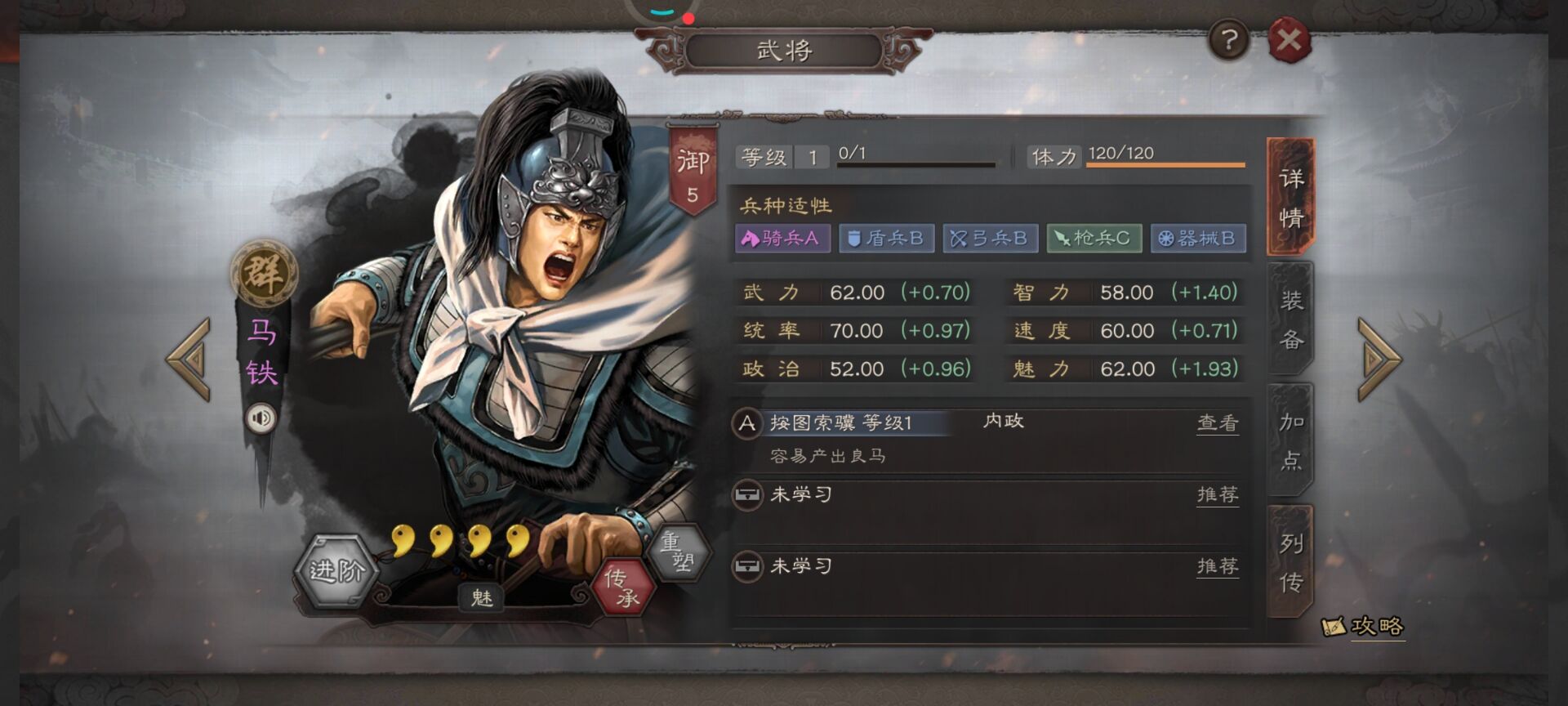
Task: Select the 器械B siege machine icon
Action: coord(1196,239)
